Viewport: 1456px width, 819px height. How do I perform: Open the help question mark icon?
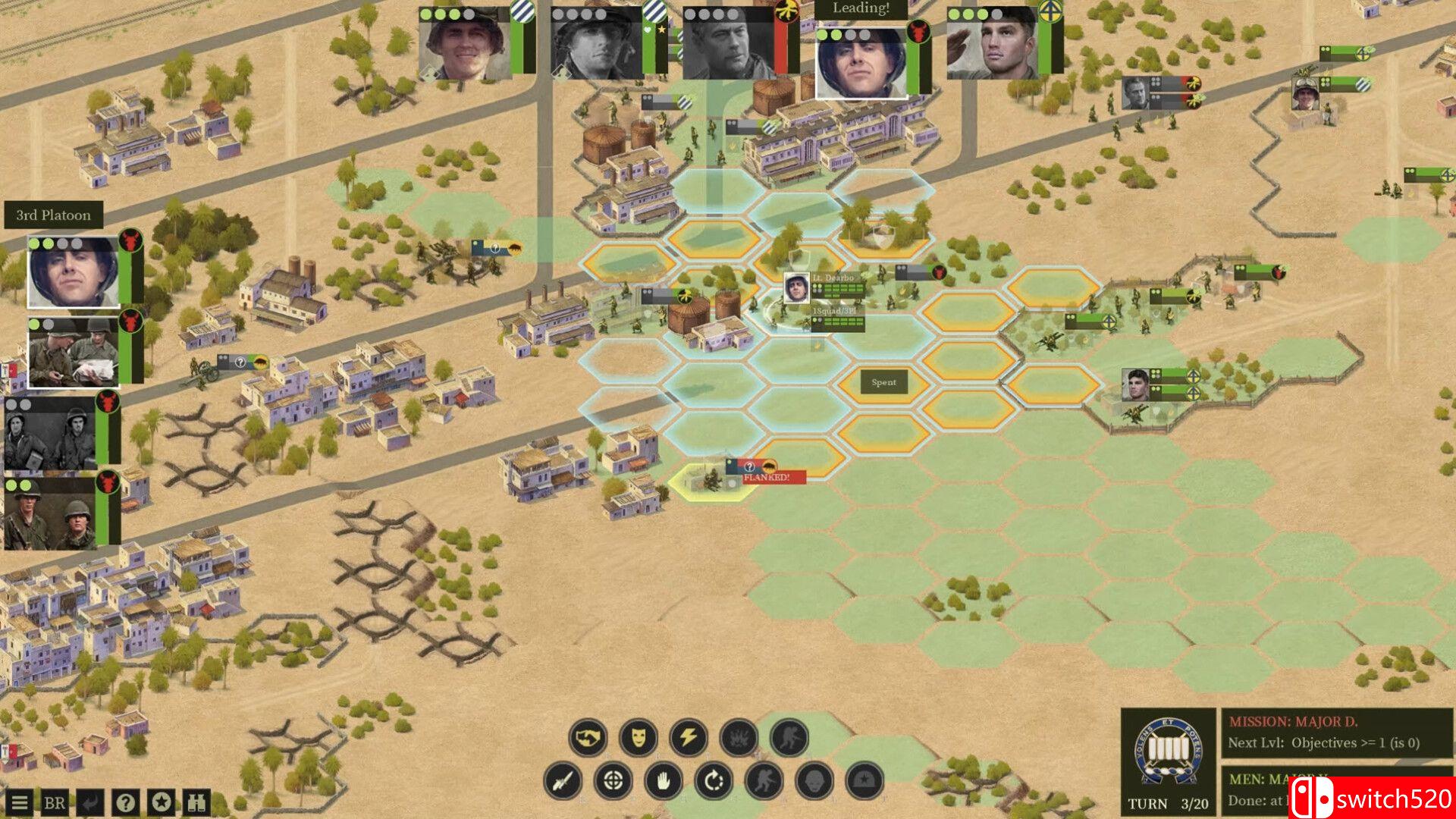pyautogui.click(x=124, y=802)
